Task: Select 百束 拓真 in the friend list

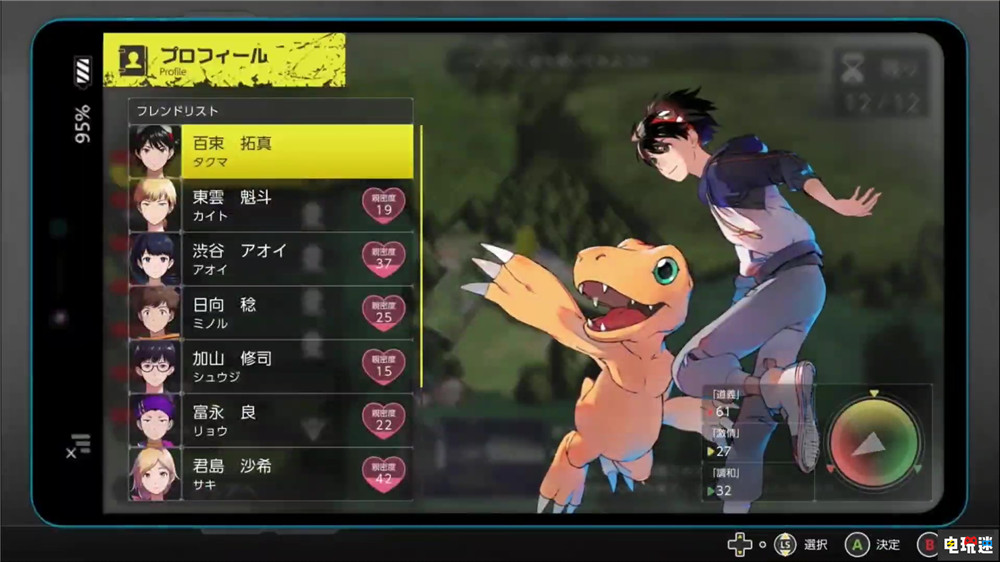Action: pos(271,151)
